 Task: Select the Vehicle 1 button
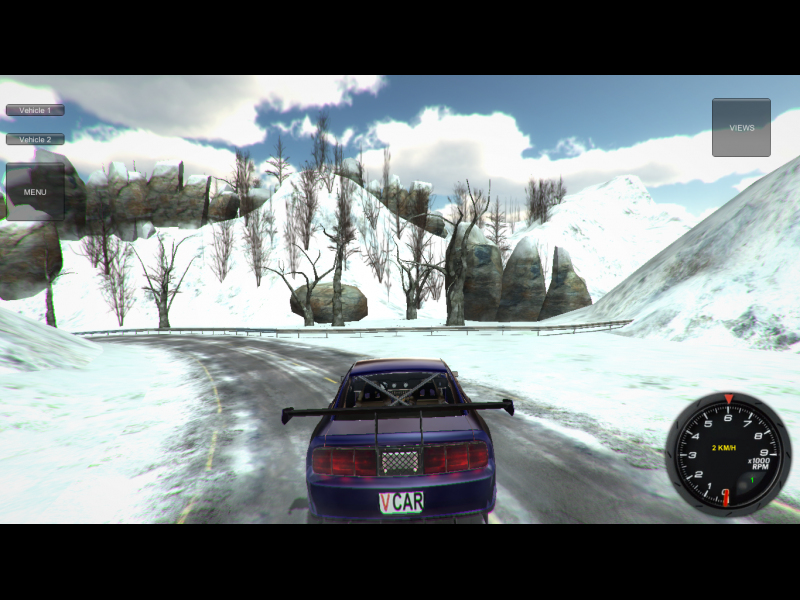click(35, 110)
